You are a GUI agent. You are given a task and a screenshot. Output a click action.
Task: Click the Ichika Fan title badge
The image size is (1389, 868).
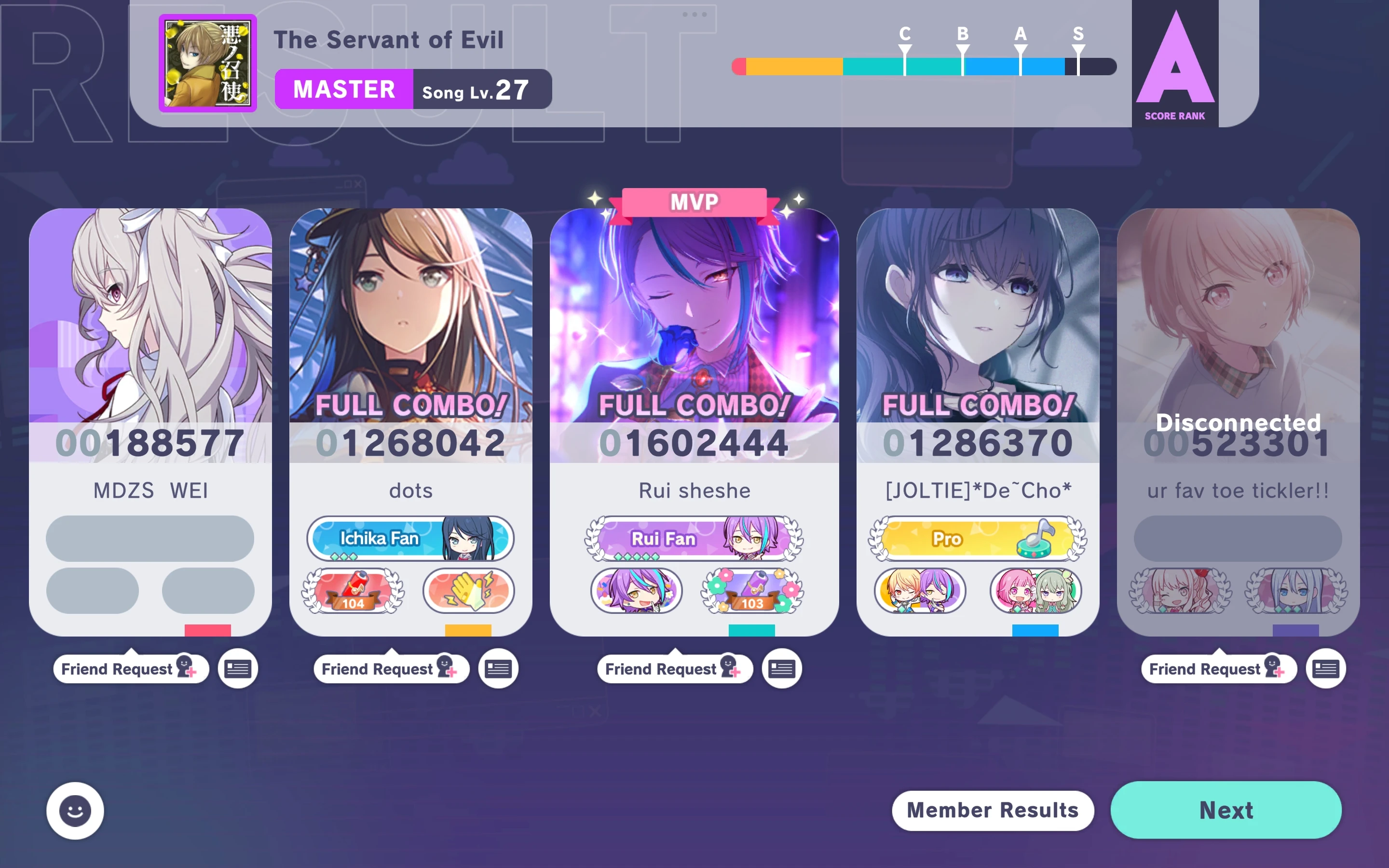(x=410, y=538)
